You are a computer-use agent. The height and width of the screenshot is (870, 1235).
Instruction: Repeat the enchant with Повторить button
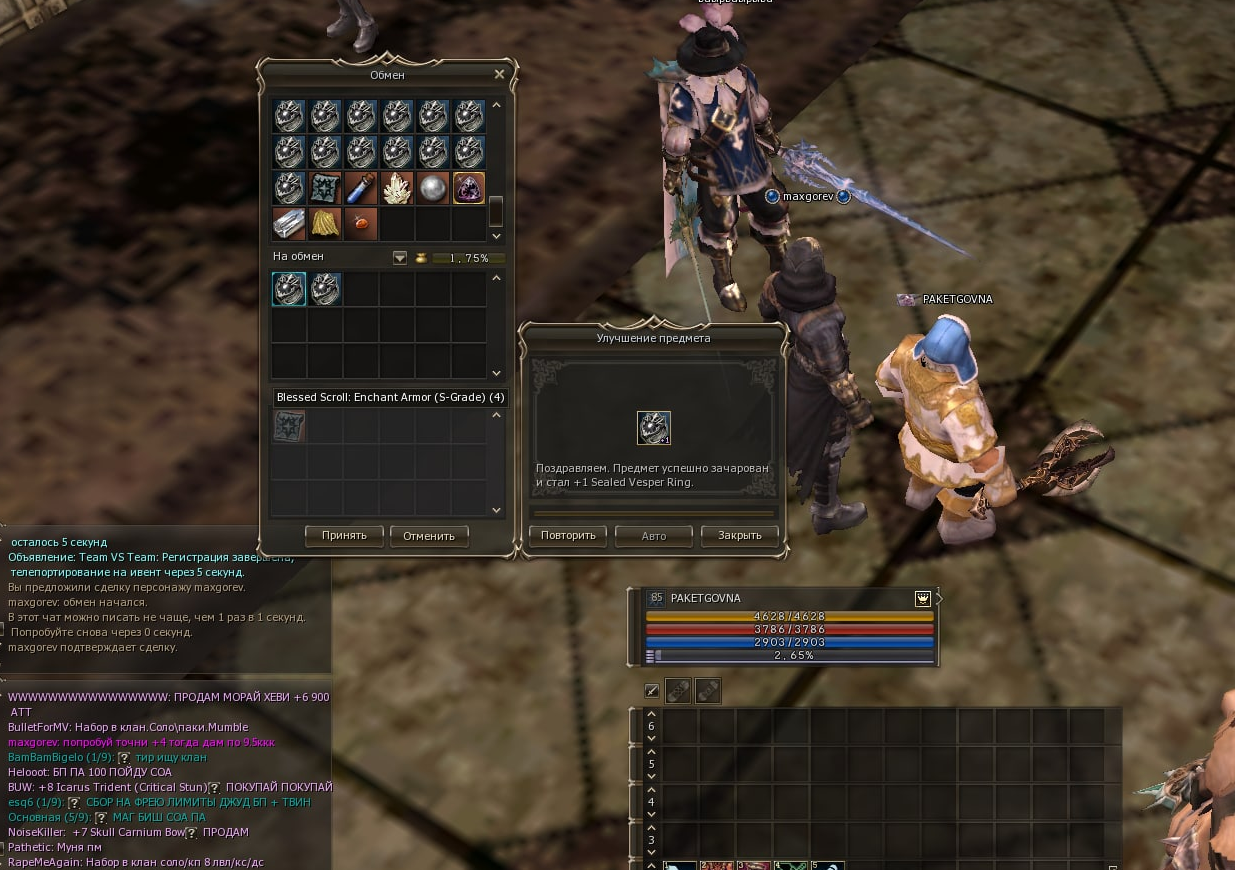coord(568,535)
